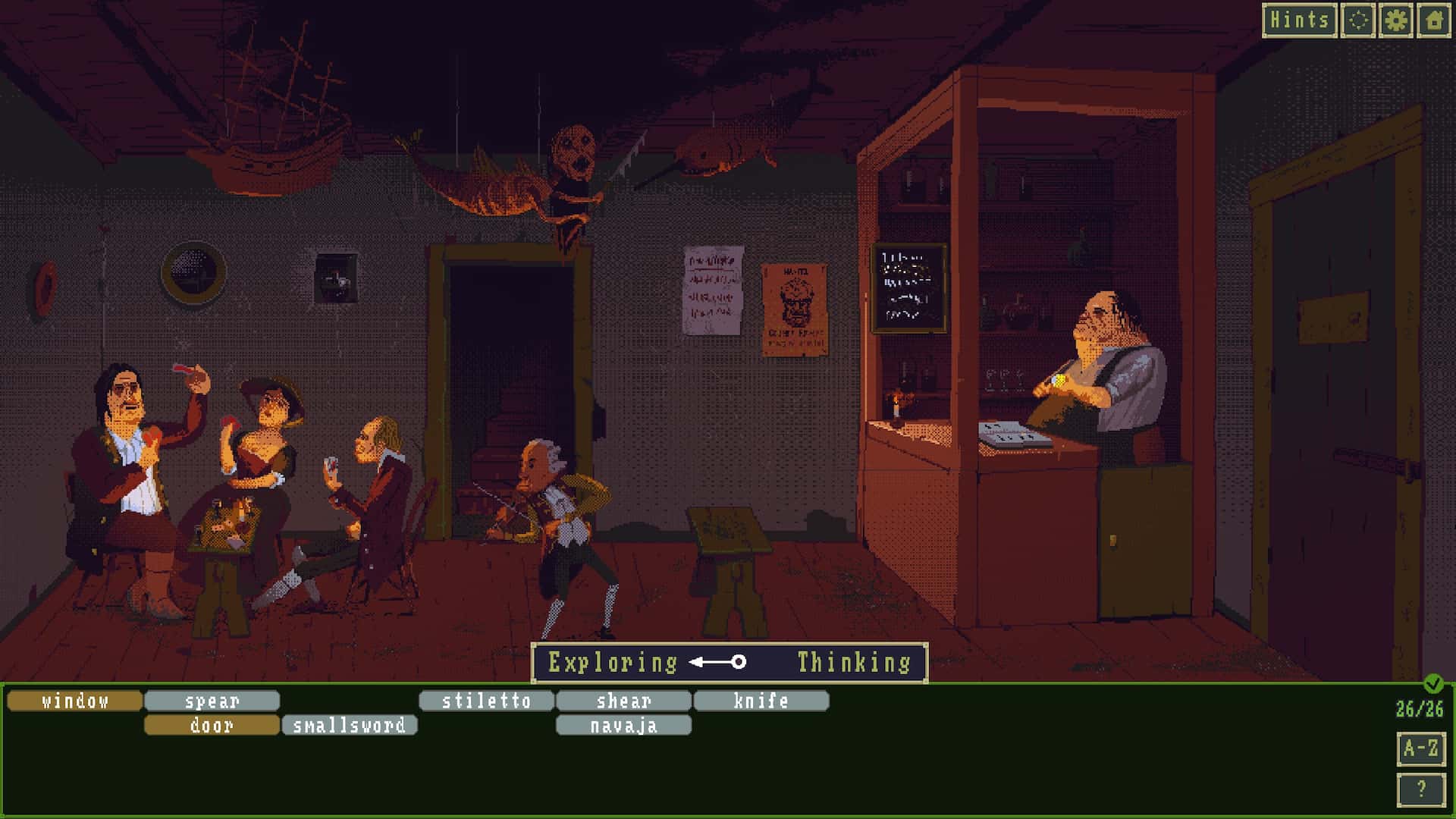Grab the 'smallsword' word tile
The image size is (1456, 819).
coord(349,726)
